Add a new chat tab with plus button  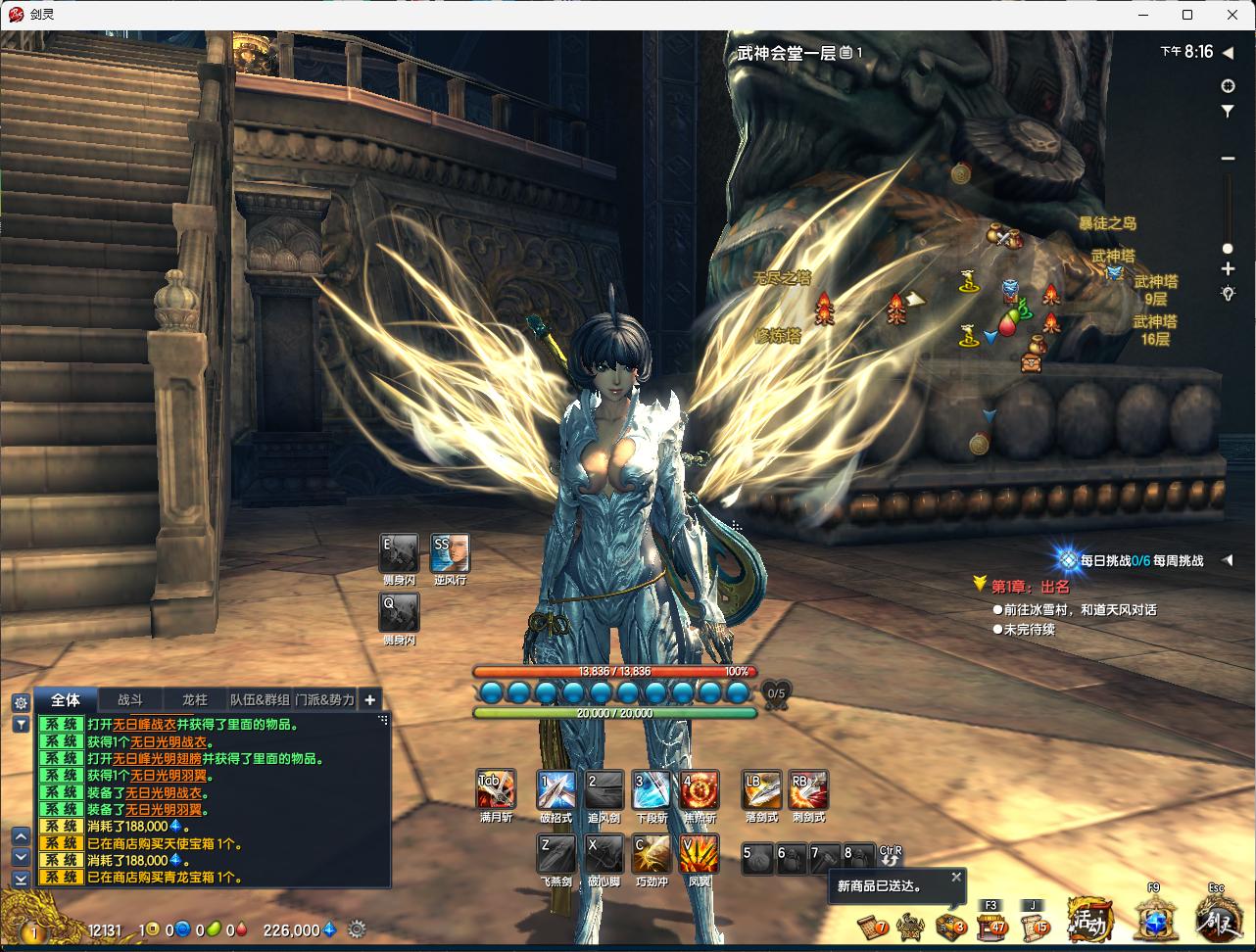369,699
